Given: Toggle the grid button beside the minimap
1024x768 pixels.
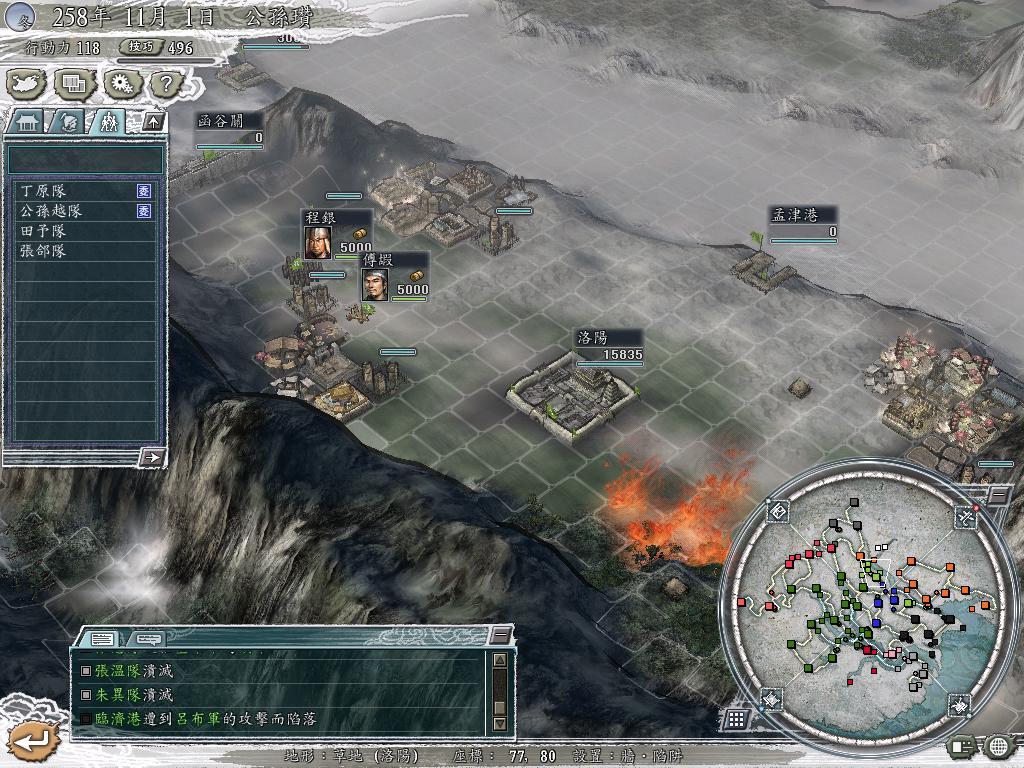Looking at the screenshot, I should 735,718.
